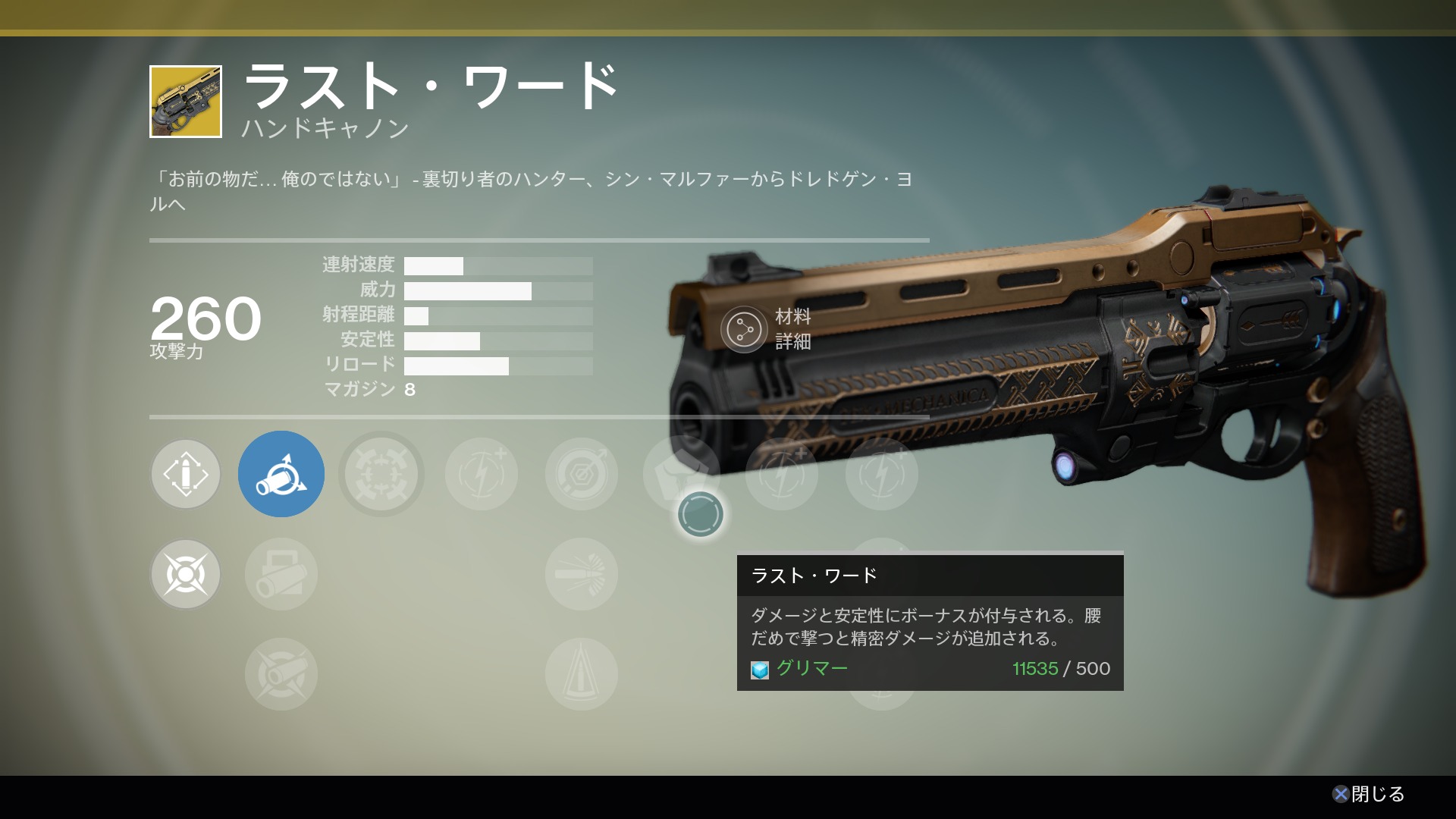Choose the bullet-in-diamond damage perk node
Image resolution: width=1456 pixels, height=819 pixels.
coord(186,475)
